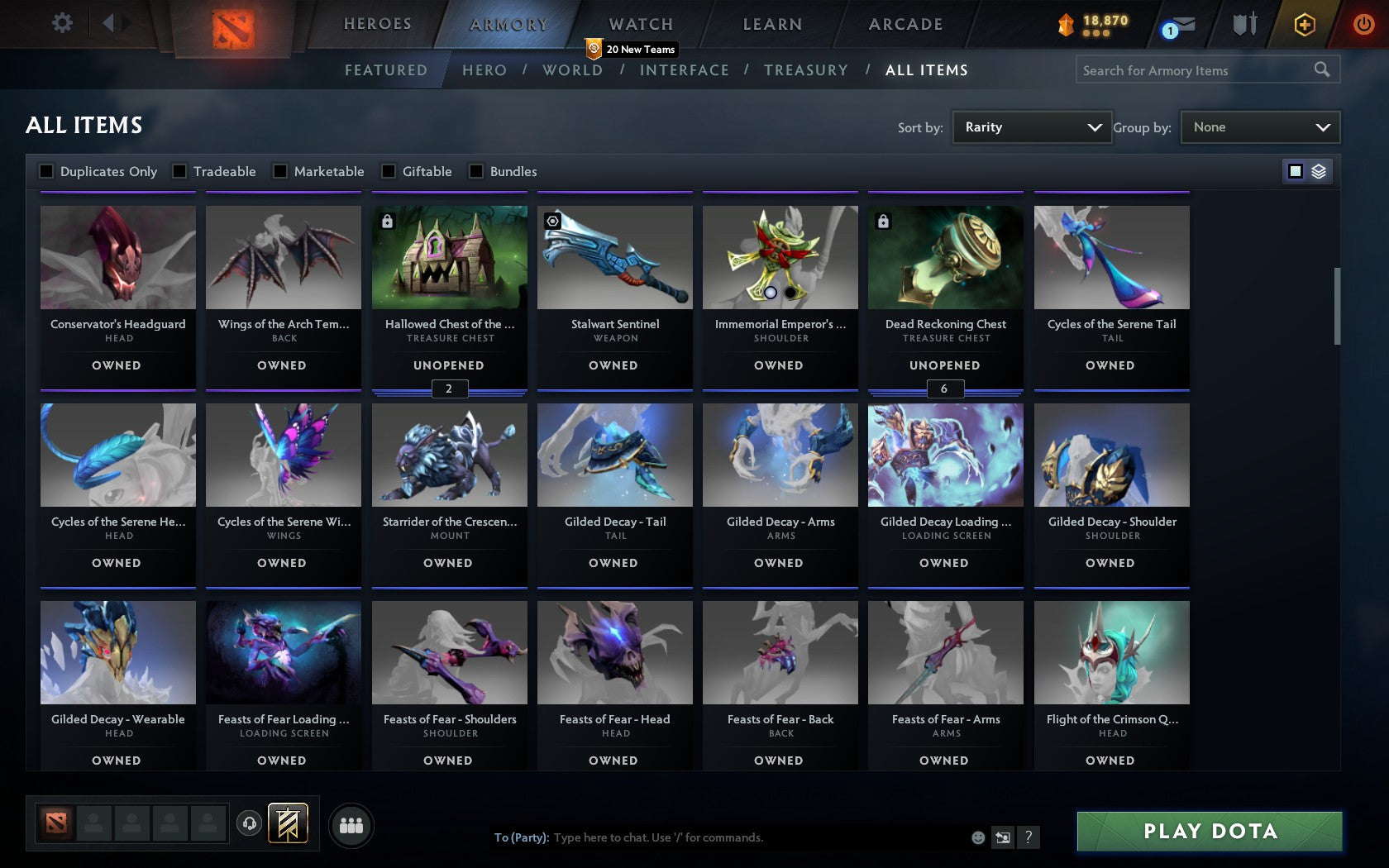Open the Sort by Rarity dropdown

(x=1032, y=126)
